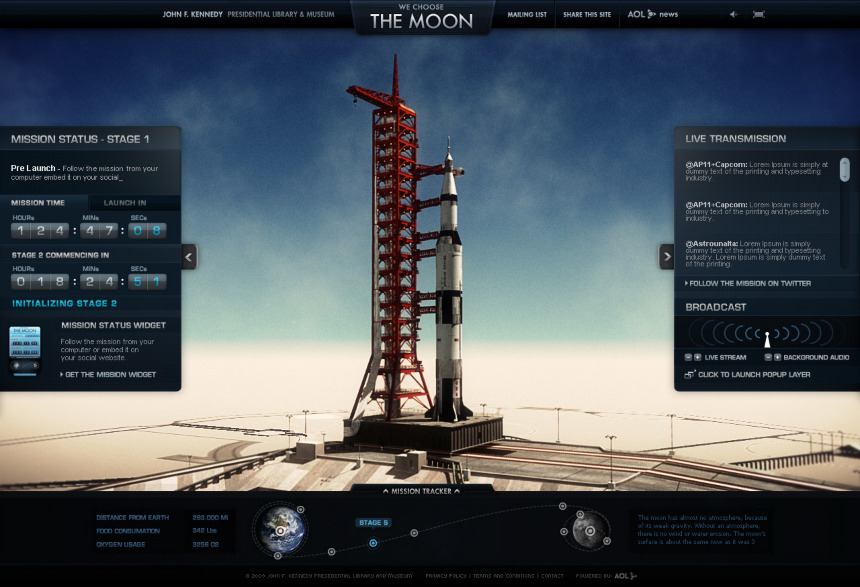Switch to the Launch In tab
This screenshot has height=587, width=860.
pyautogui.click(x=126, y=202)
